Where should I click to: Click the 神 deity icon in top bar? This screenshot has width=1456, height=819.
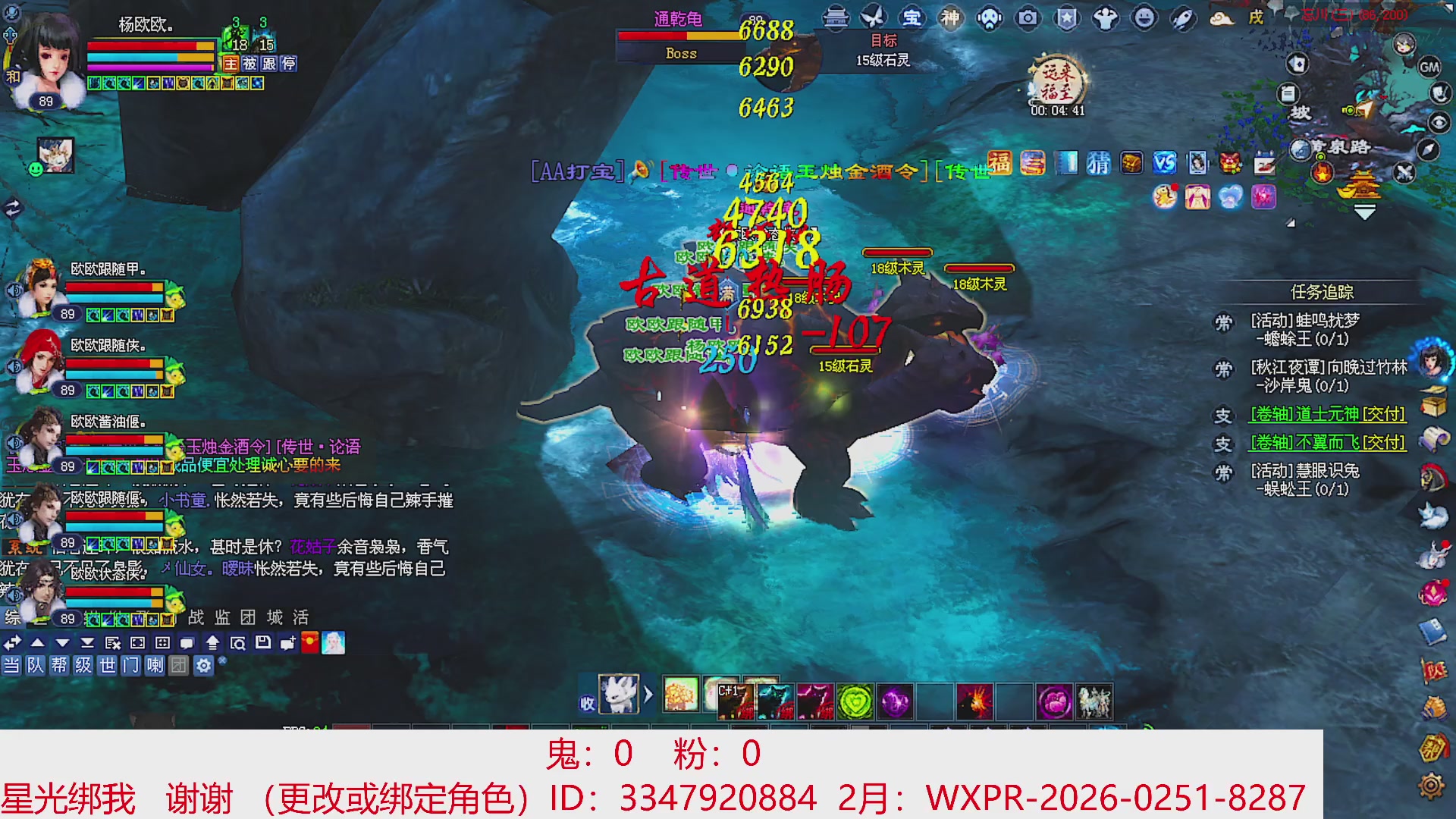pos(950,17)
